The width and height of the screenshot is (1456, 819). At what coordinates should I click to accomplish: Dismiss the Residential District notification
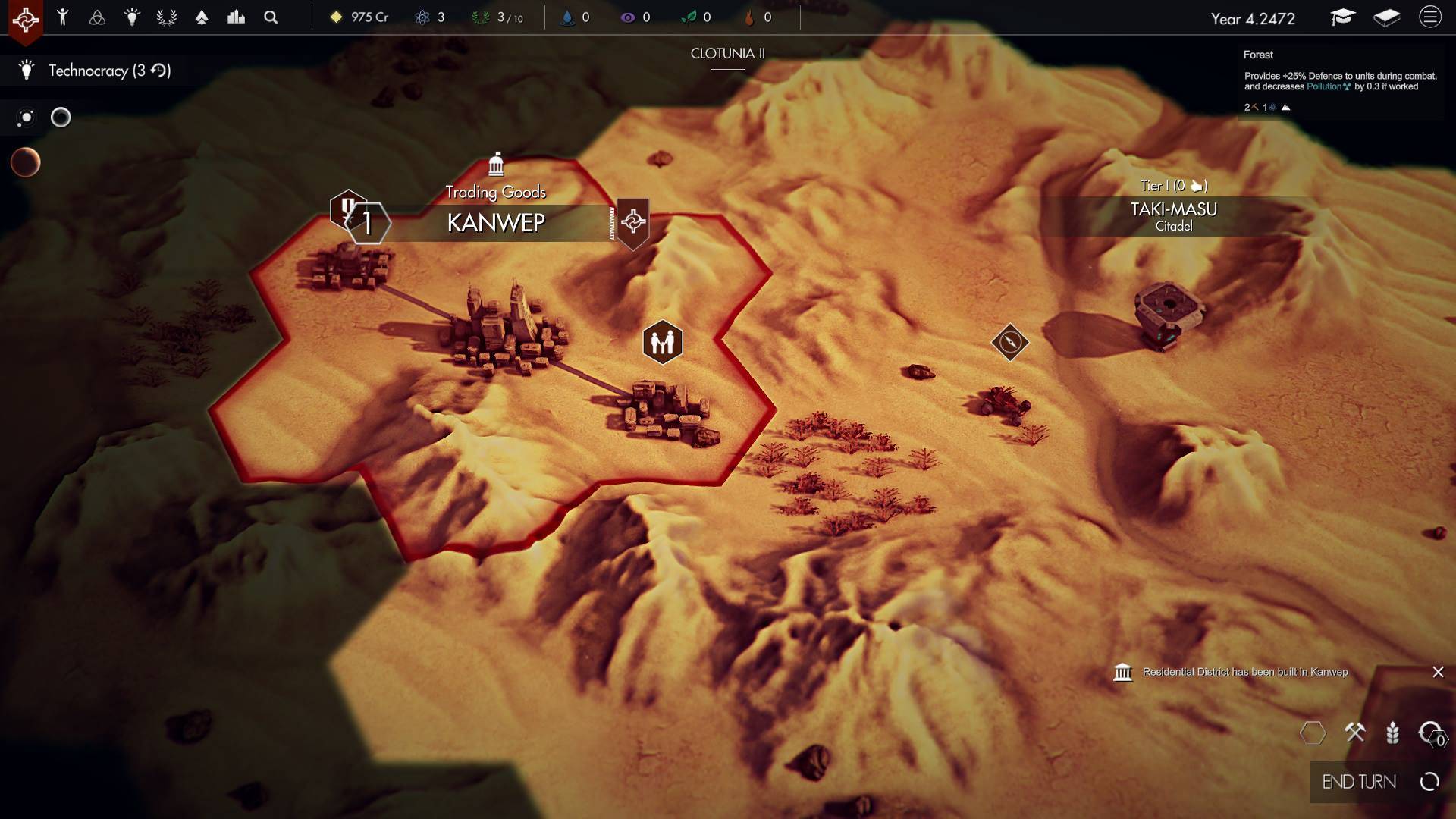[x=1438, y=672]
